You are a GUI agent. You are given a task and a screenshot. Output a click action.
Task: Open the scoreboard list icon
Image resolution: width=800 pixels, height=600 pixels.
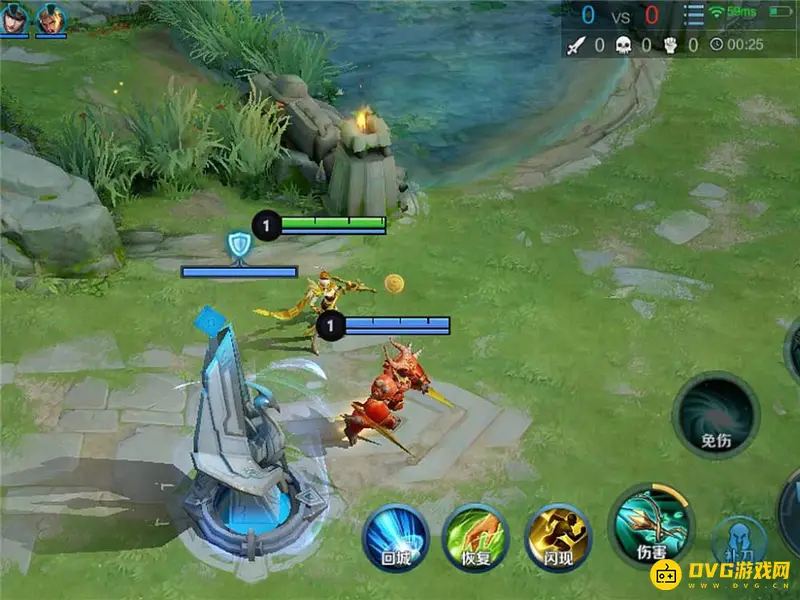693,16
